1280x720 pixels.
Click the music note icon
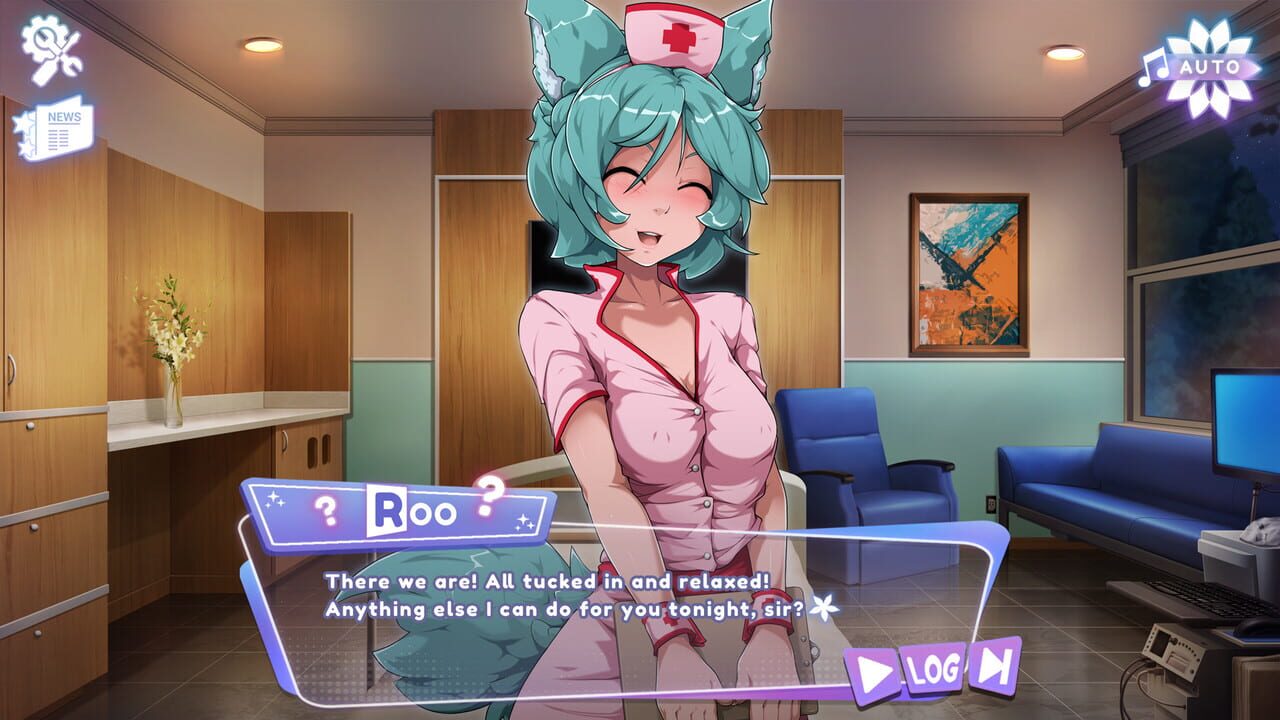(x=1152, y=67)
